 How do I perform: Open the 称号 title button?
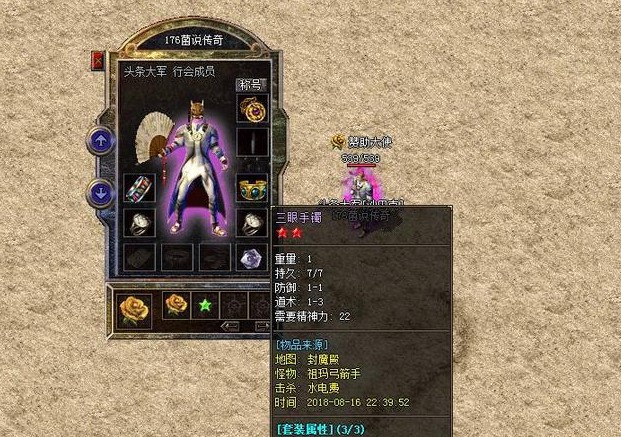pyautogui.click(x=250, y=85)
